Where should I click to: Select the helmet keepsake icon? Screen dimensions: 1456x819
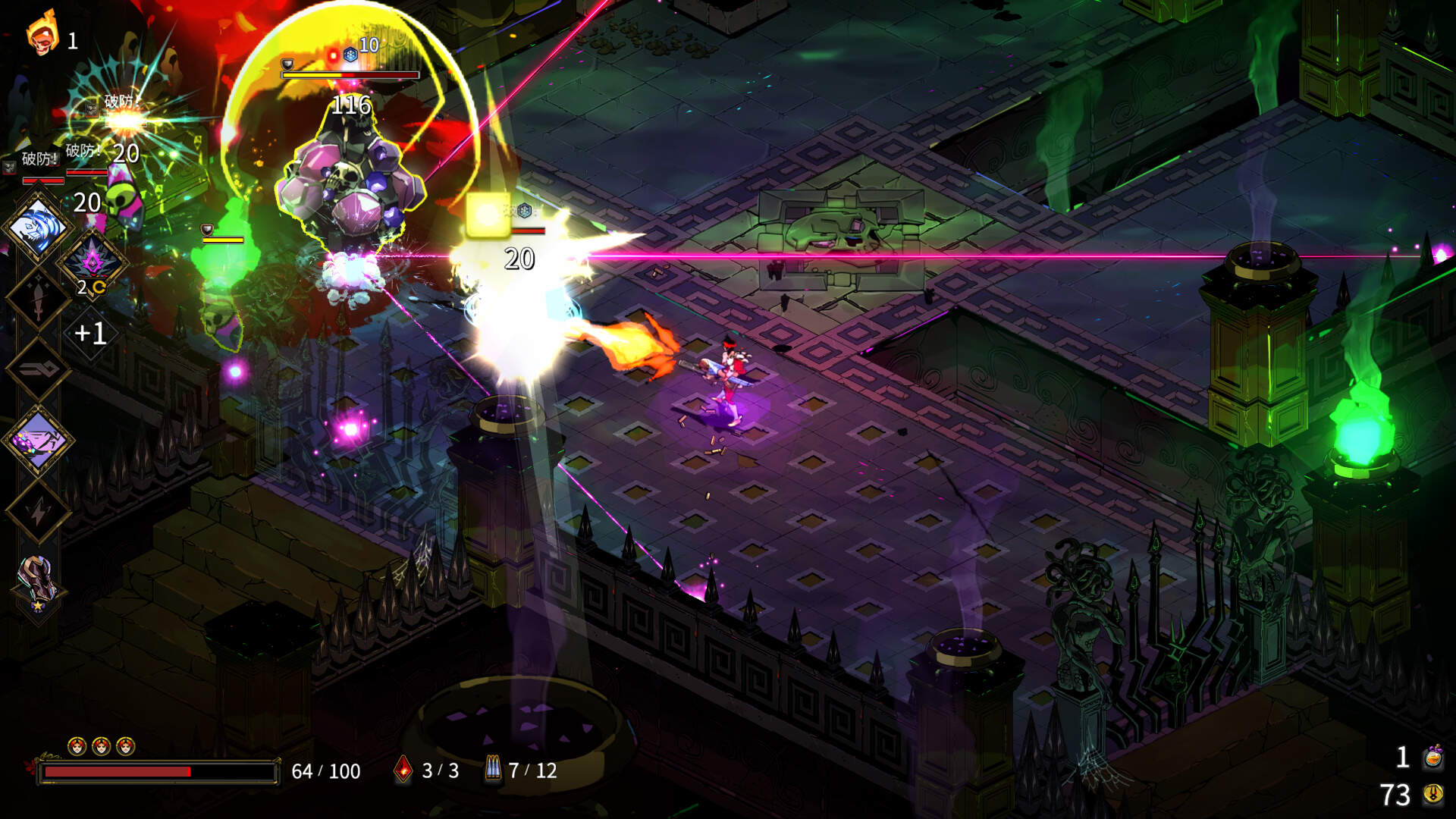[x=38, y=580]
